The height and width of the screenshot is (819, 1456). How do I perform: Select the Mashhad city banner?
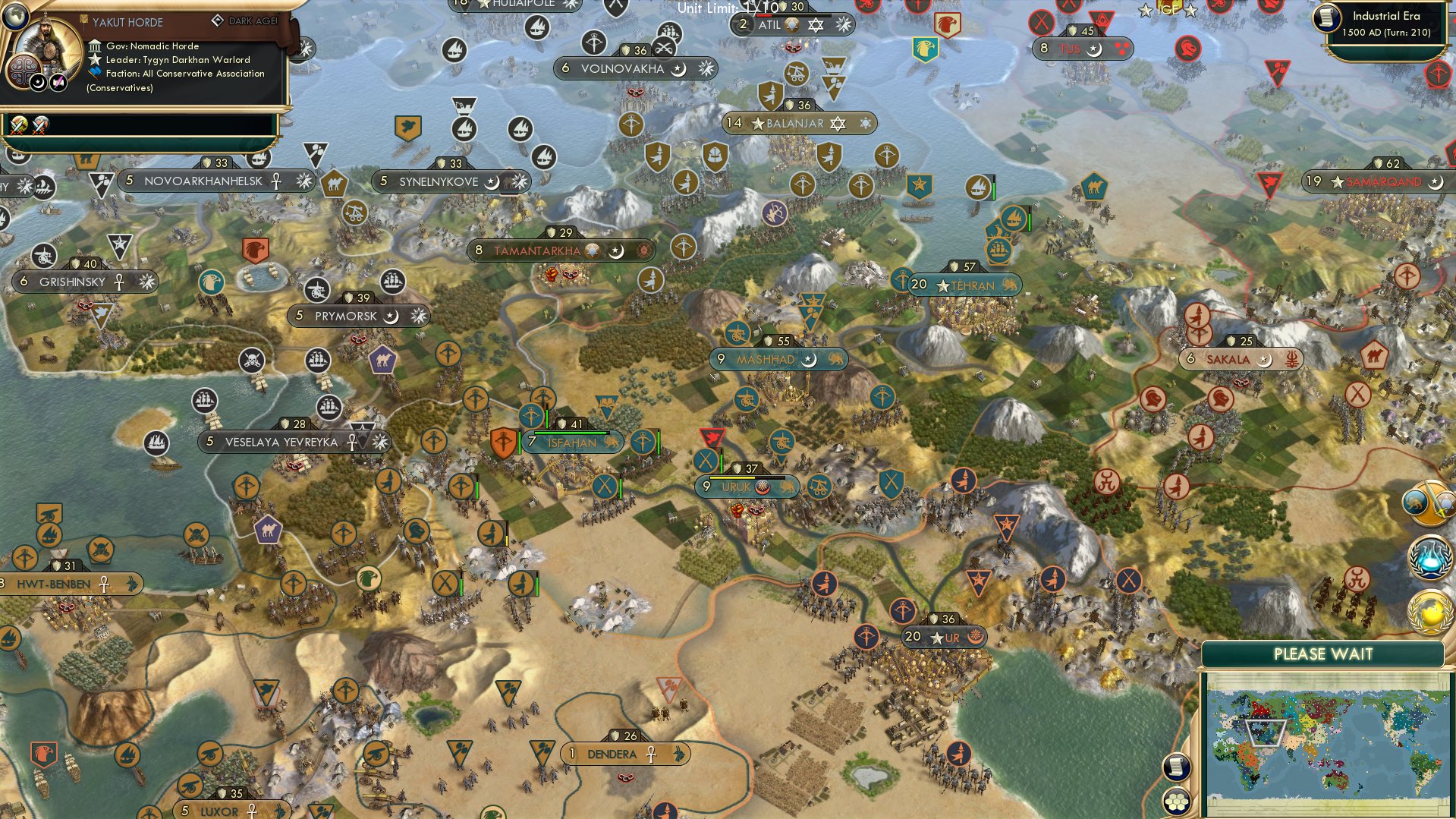pos(766,359)
